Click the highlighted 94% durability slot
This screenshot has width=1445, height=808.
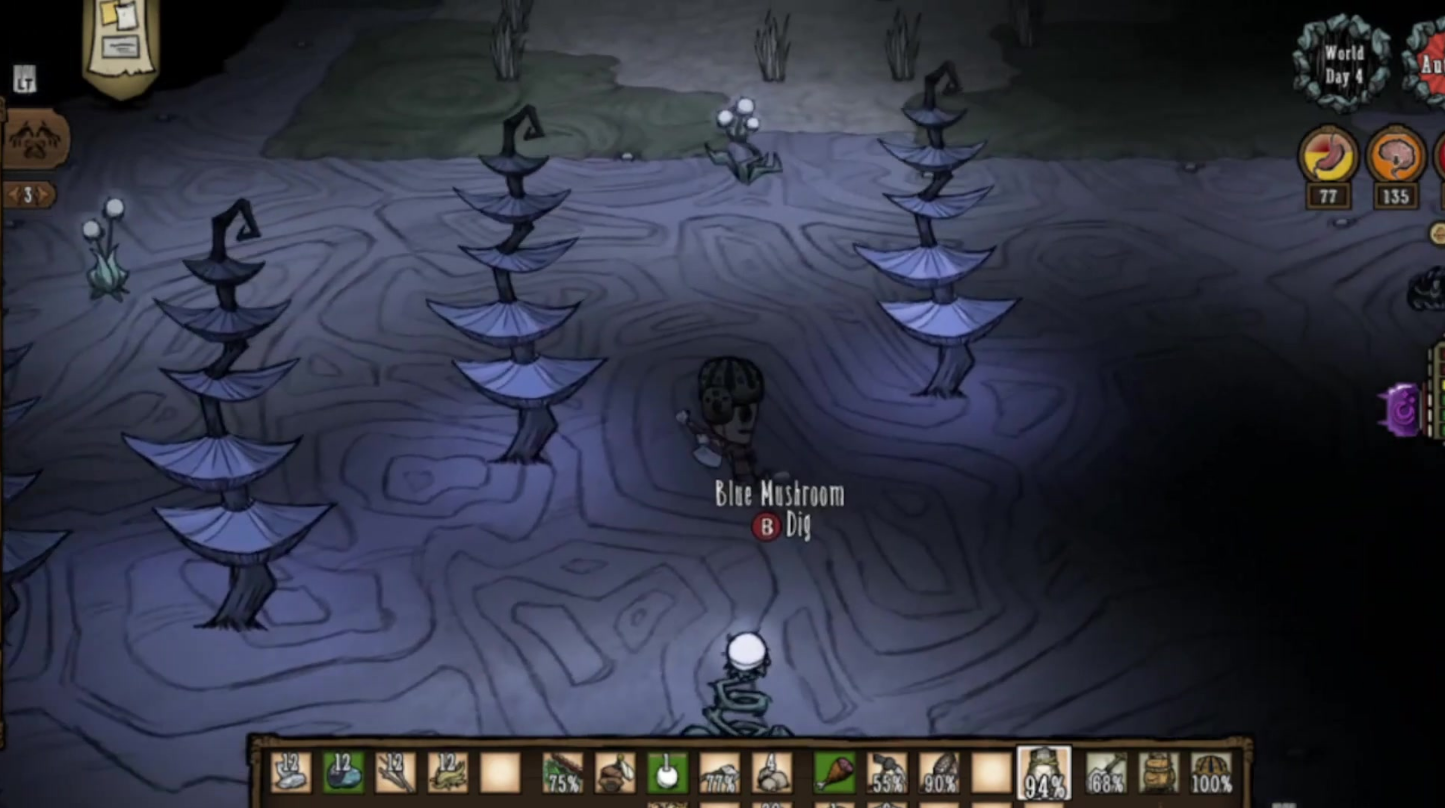(1043, 774)
